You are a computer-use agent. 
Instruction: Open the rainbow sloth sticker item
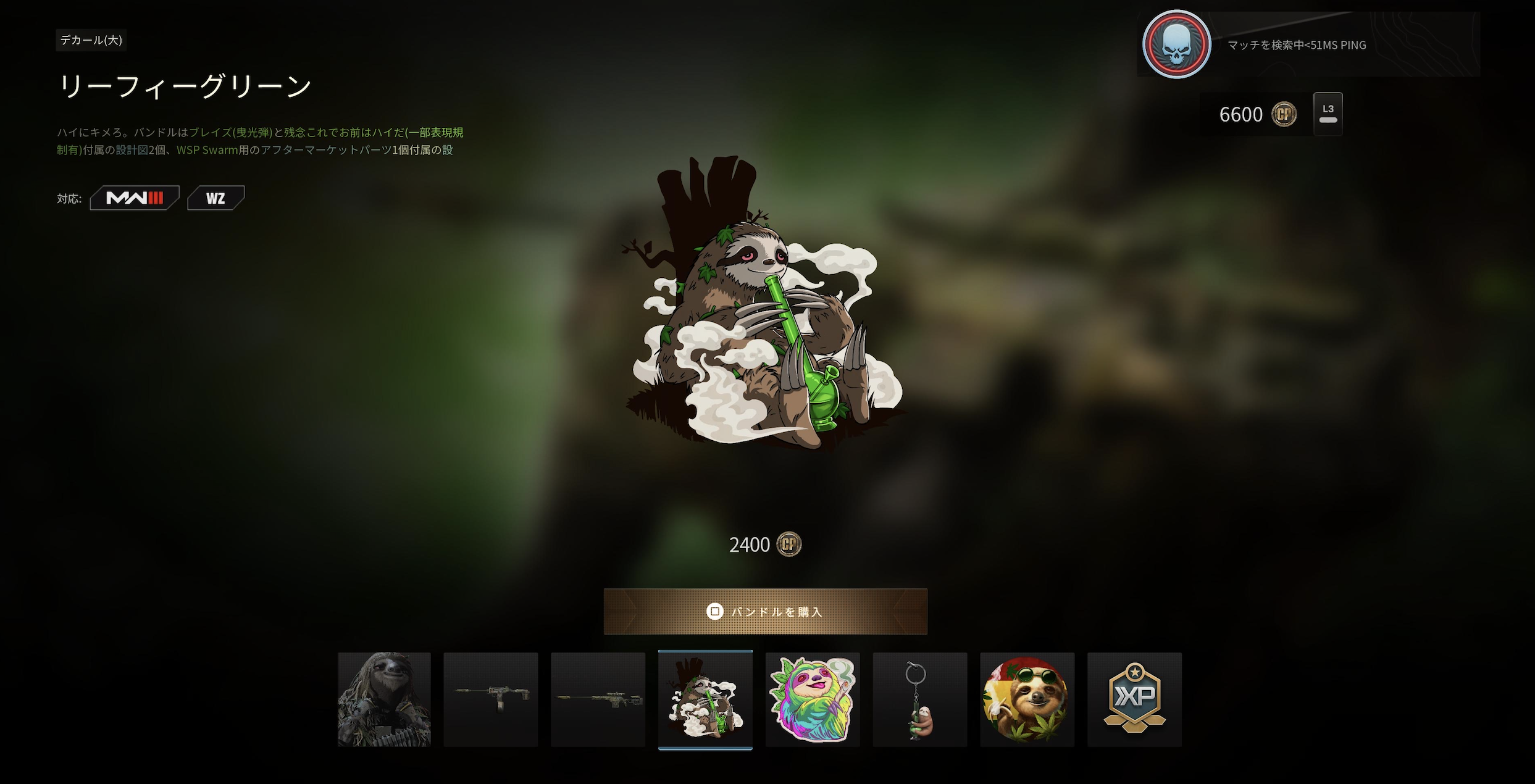[x=813, y=701]
